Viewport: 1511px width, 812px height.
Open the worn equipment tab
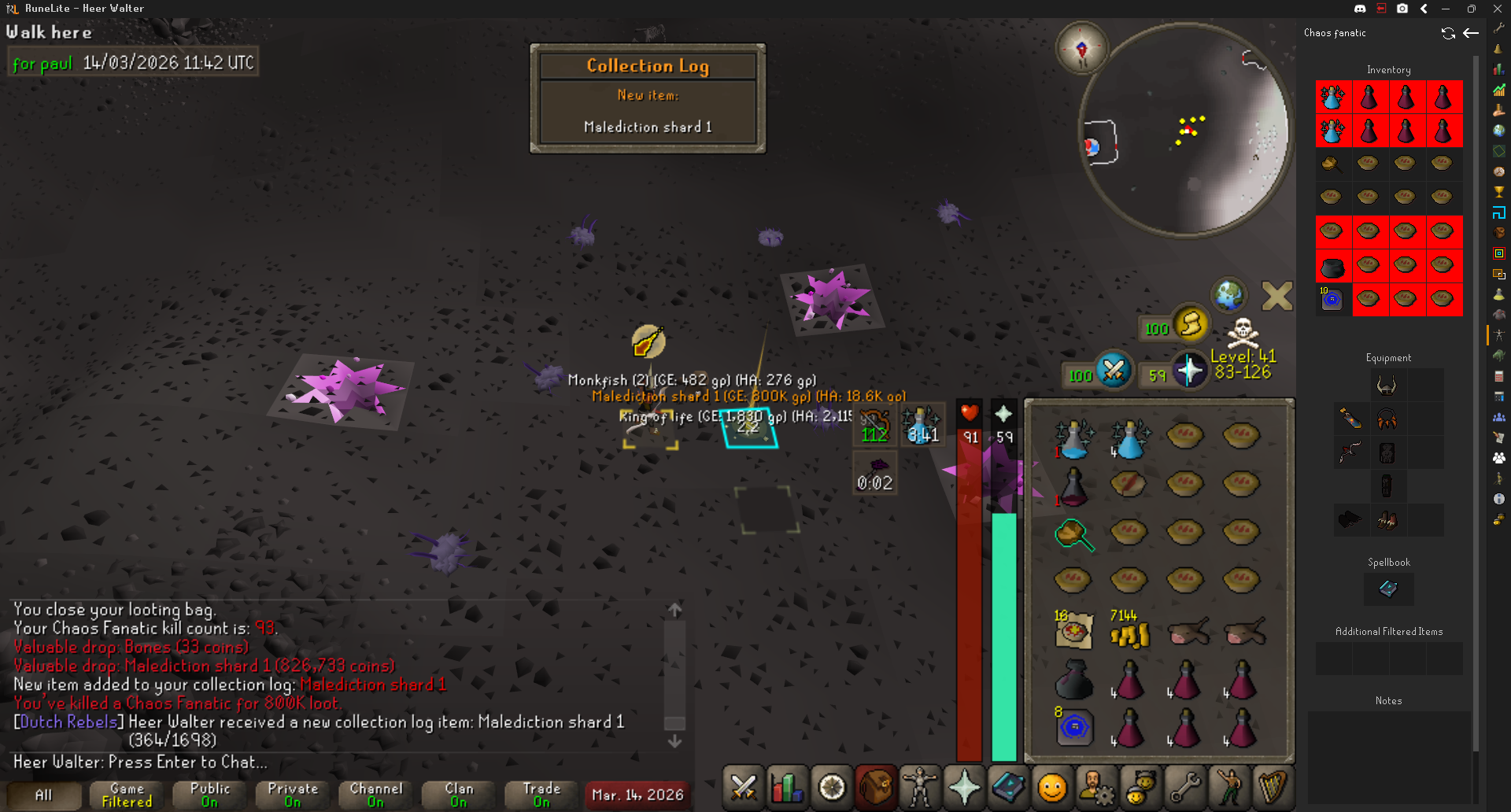pyautogui.click(x=920, y=787)
